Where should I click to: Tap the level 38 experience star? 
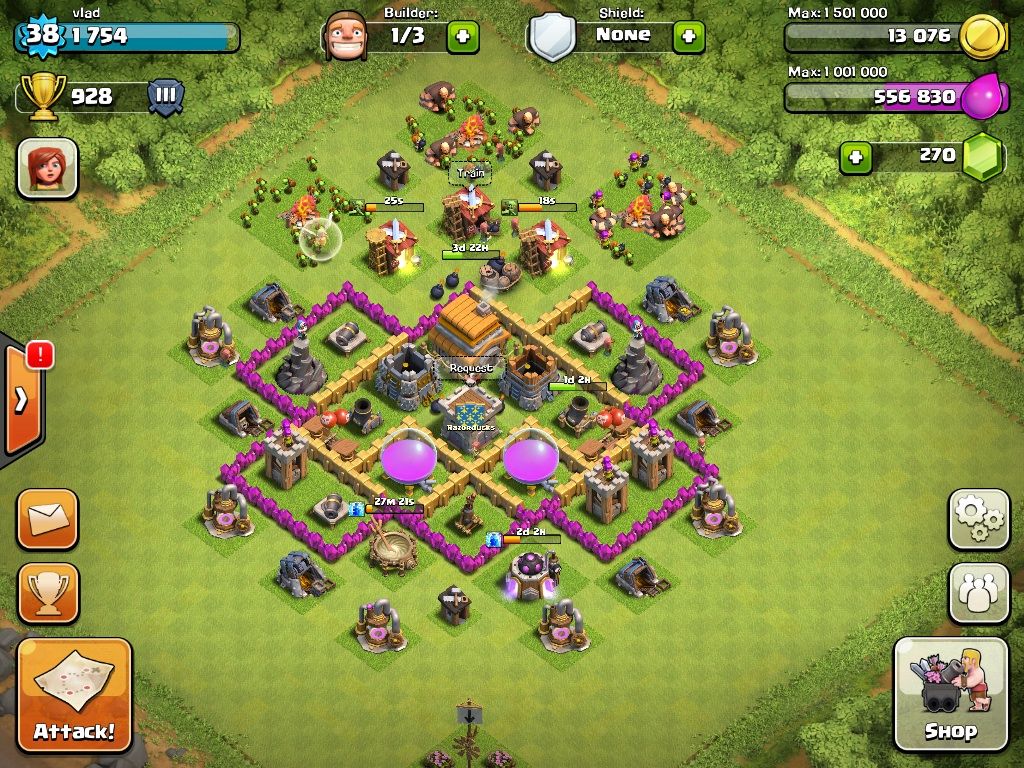point(41,35)
